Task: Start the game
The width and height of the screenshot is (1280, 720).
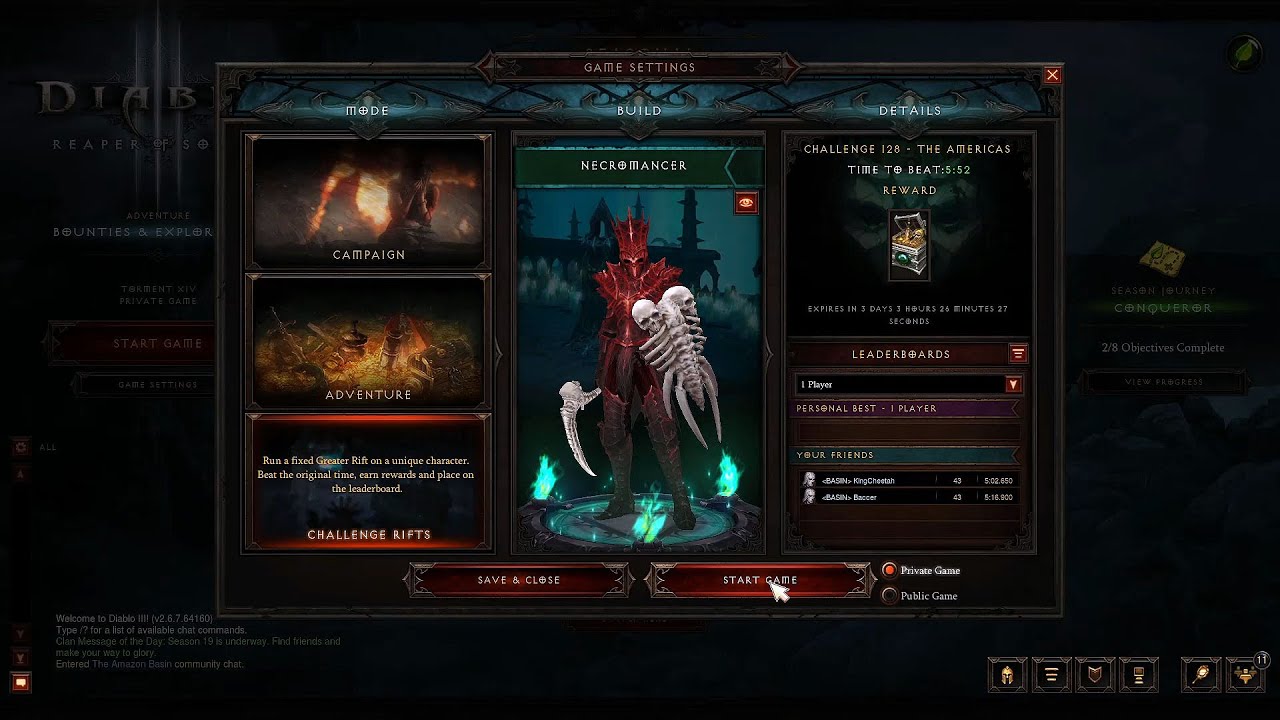Action: point(760,580)
